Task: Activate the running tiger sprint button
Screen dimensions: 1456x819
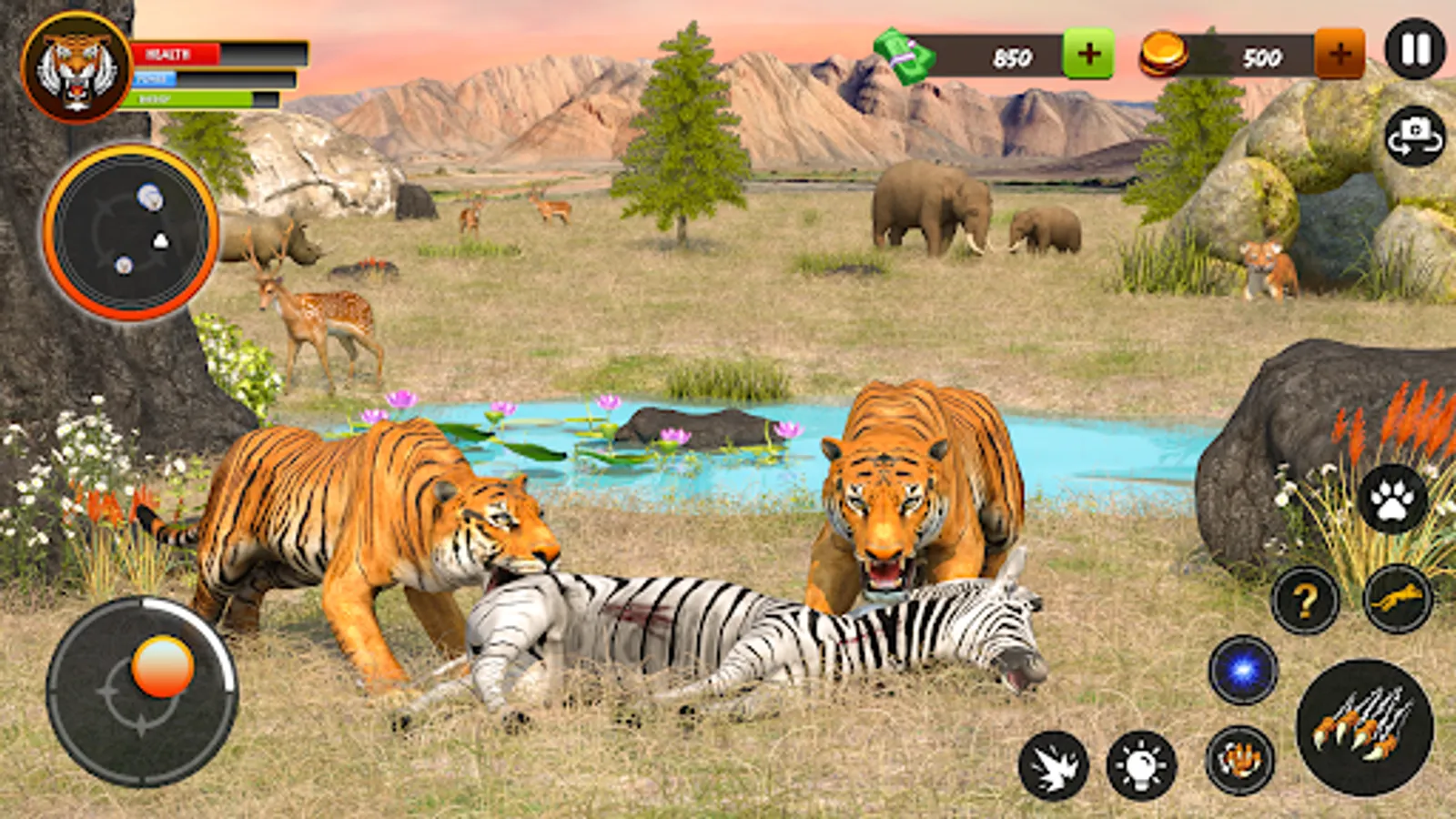Action: coord(1398,598)
